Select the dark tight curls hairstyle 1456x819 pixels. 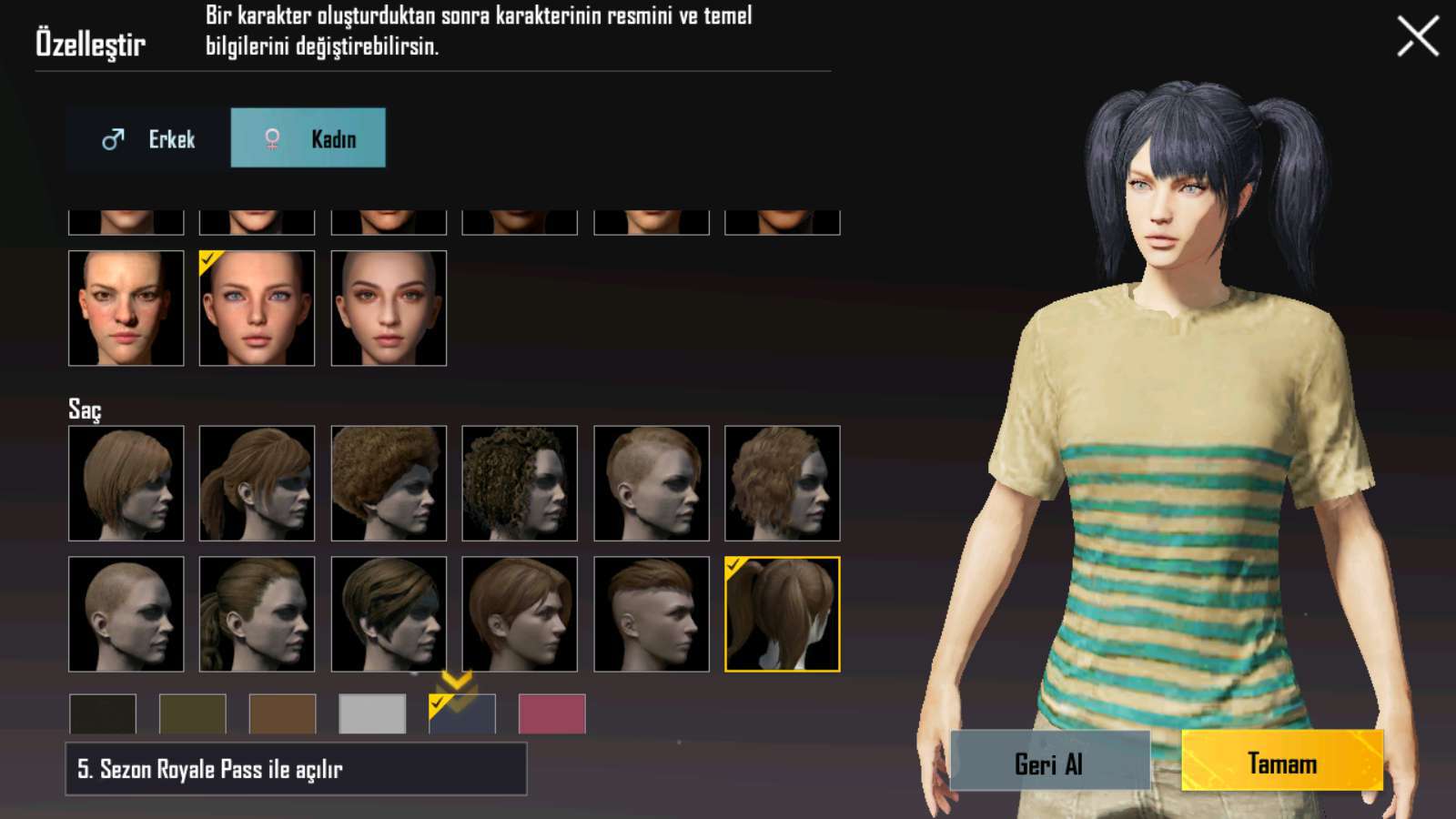[x=520, y=483]
